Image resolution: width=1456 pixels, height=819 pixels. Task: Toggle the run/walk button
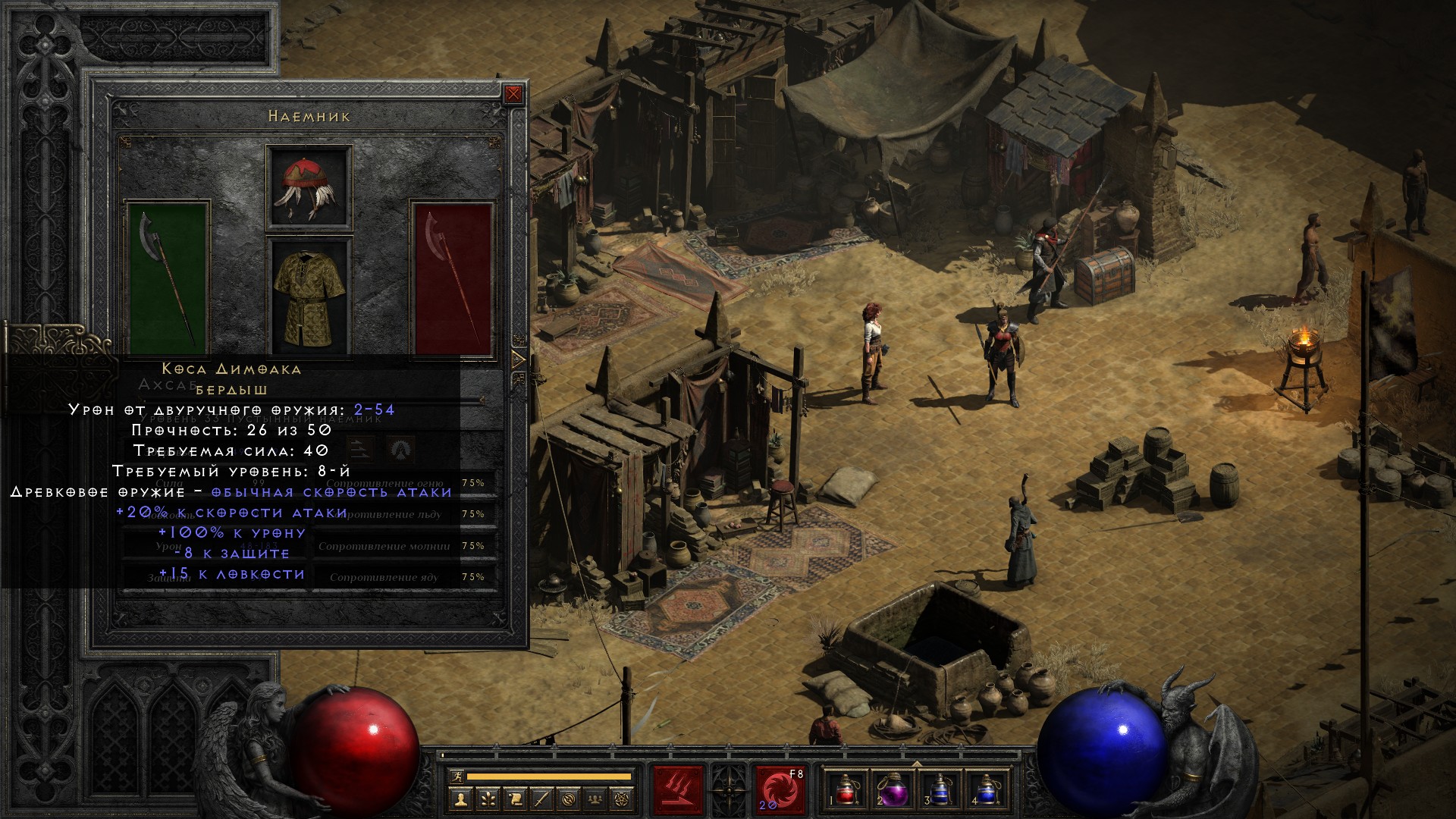tap(455, 777)
